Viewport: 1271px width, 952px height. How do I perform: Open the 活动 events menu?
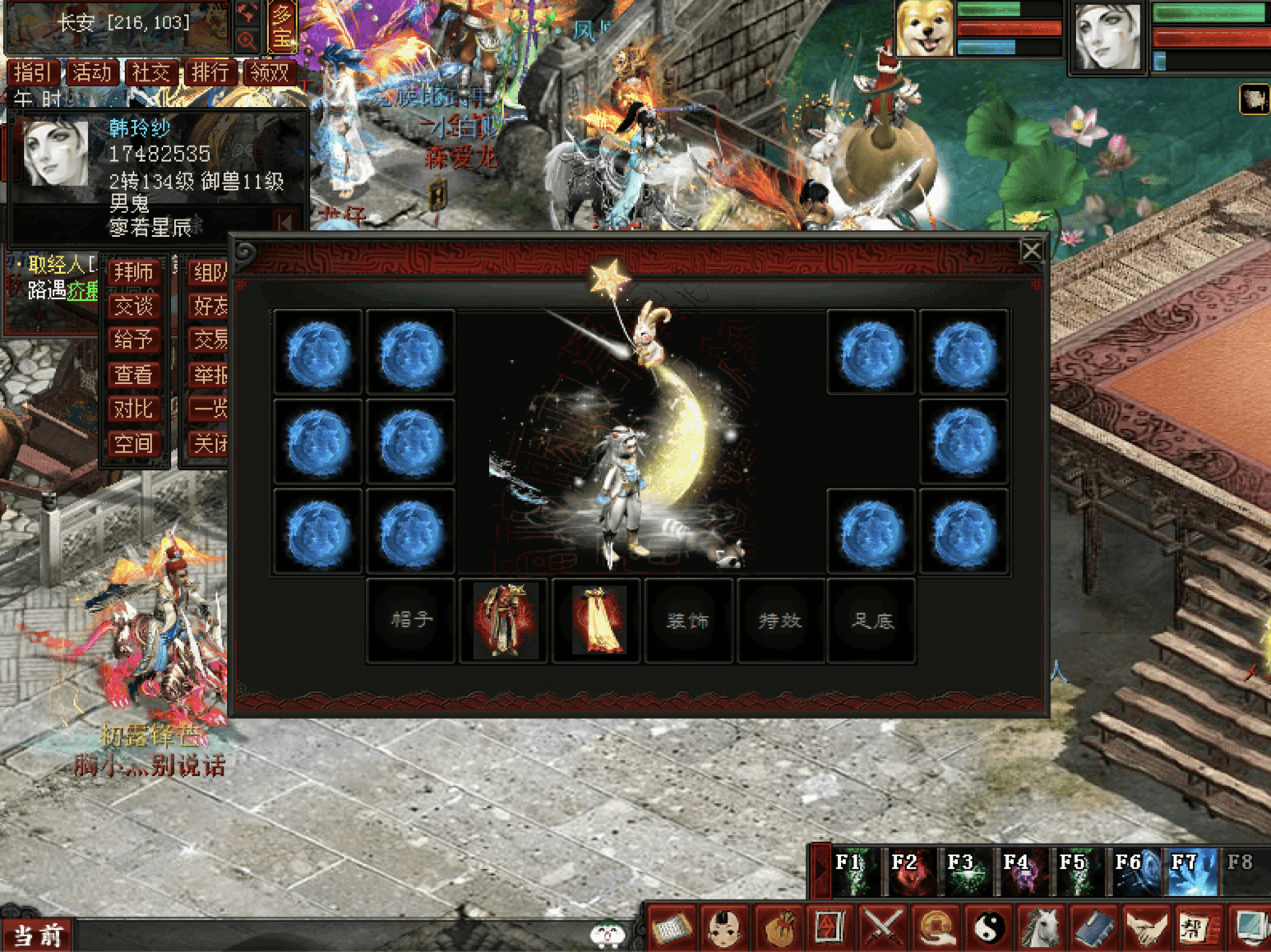pyautogui.click(x=91, y=72)
